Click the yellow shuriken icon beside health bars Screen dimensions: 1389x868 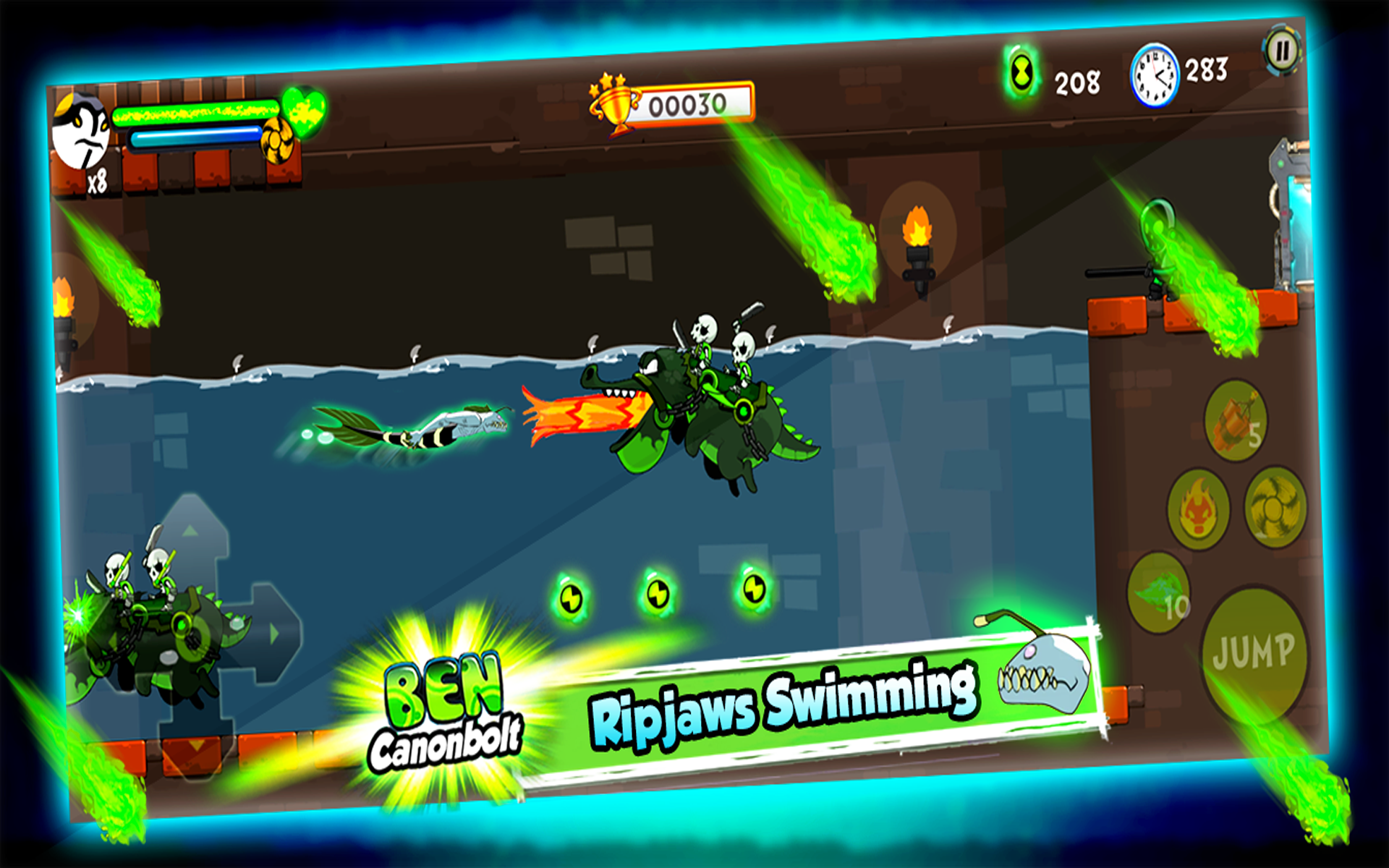point(276,141)
